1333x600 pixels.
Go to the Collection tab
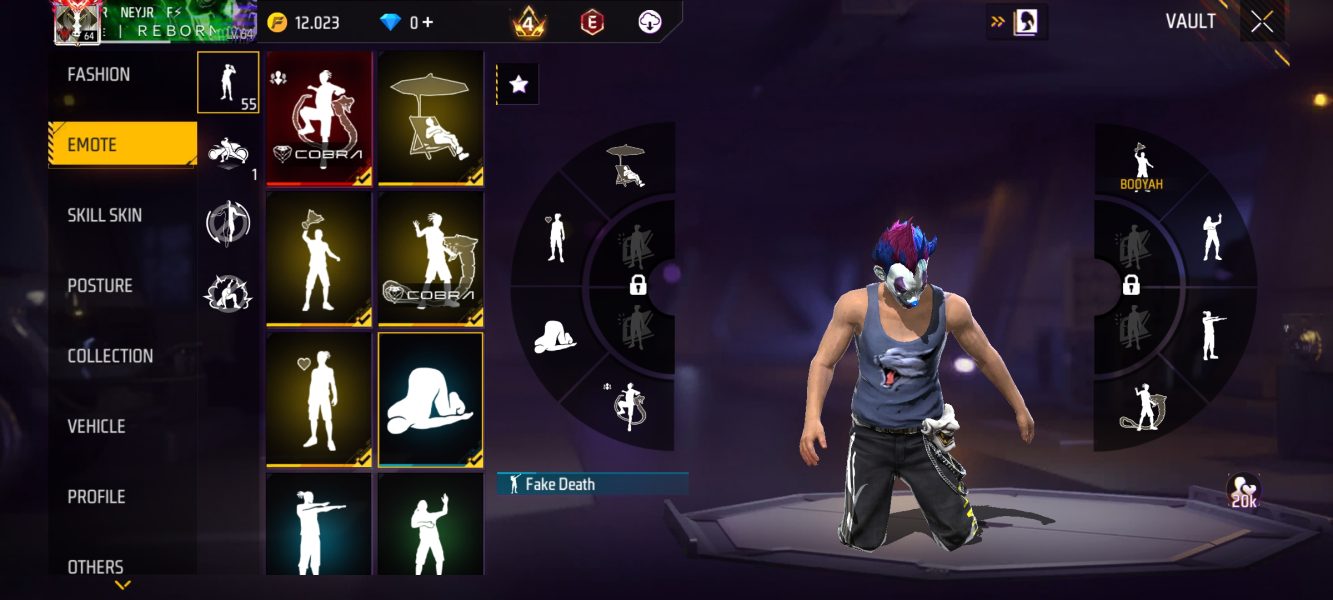110,356
